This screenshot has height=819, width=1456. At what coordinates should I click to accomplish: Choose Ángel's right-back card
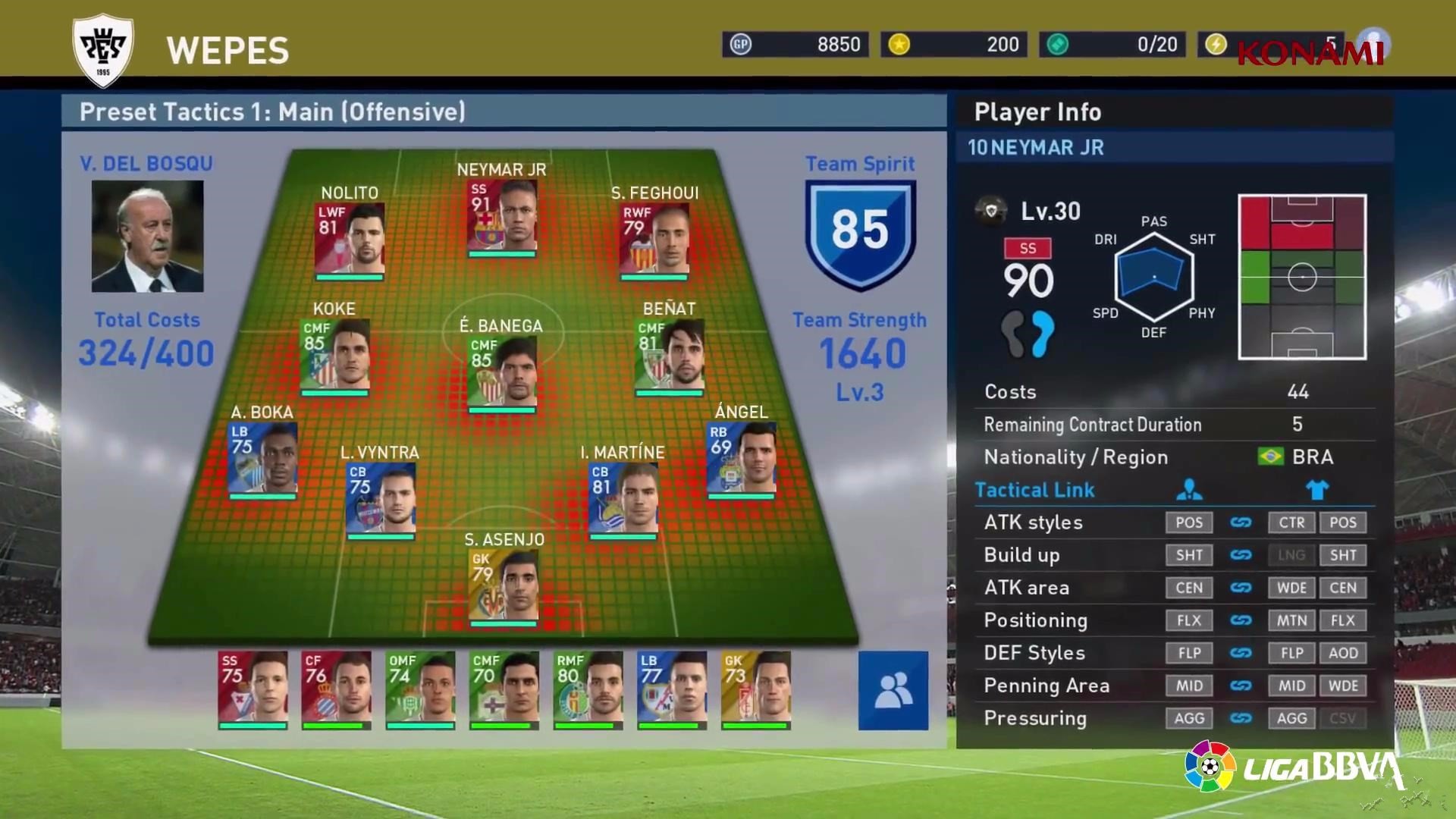(741, 458)
